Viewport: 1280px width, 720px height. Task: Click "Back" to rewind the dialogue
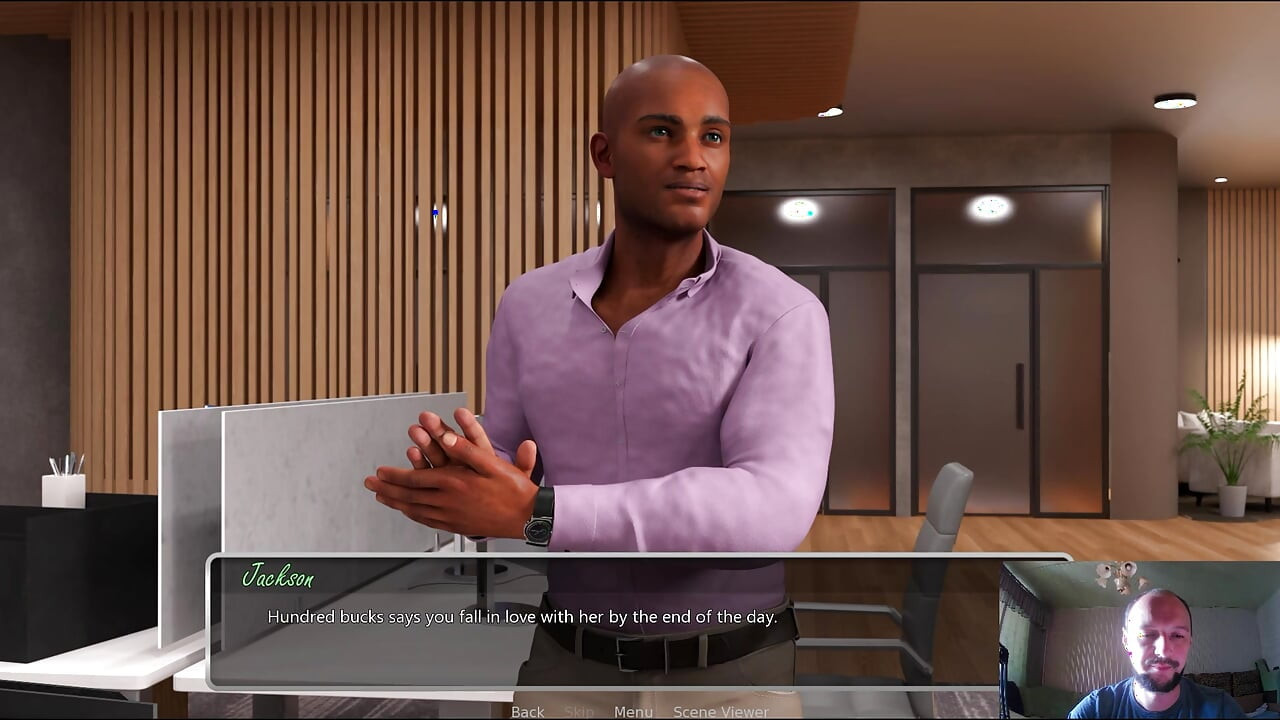click(x=527, y=712)
